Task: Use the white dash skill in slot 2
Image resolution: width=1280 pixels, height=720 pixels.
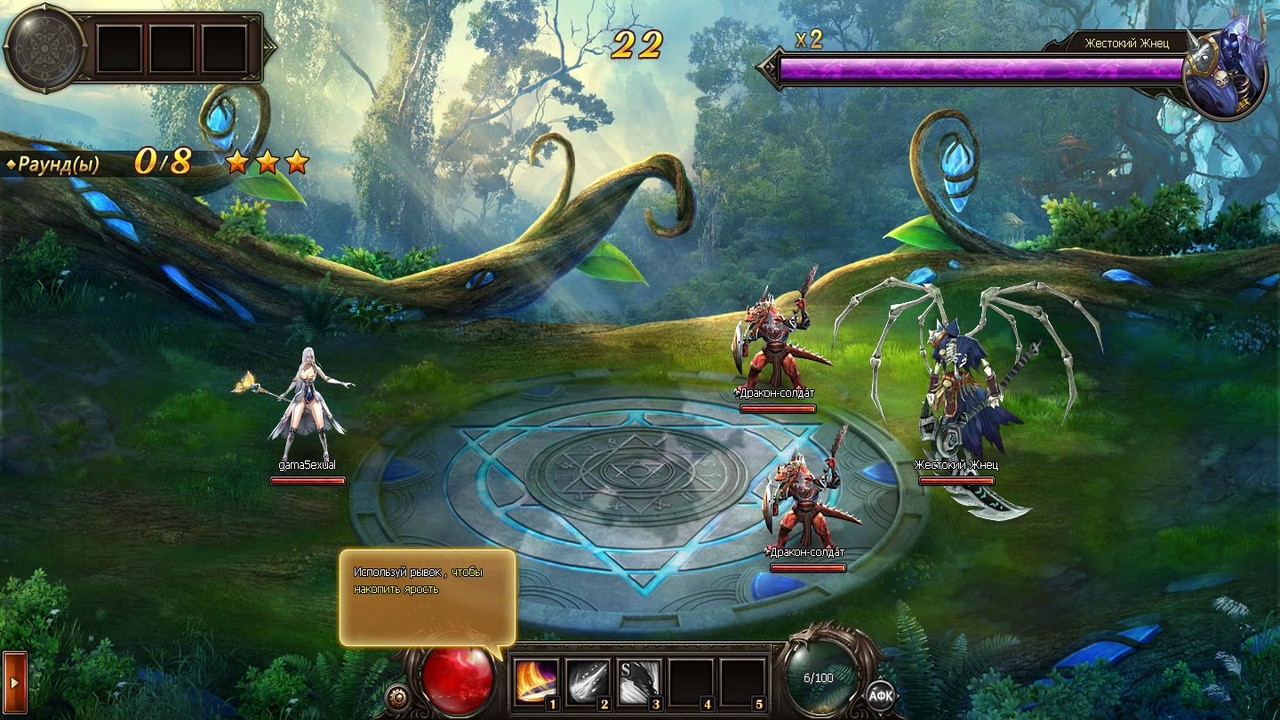Action: (x=588, y=682)
